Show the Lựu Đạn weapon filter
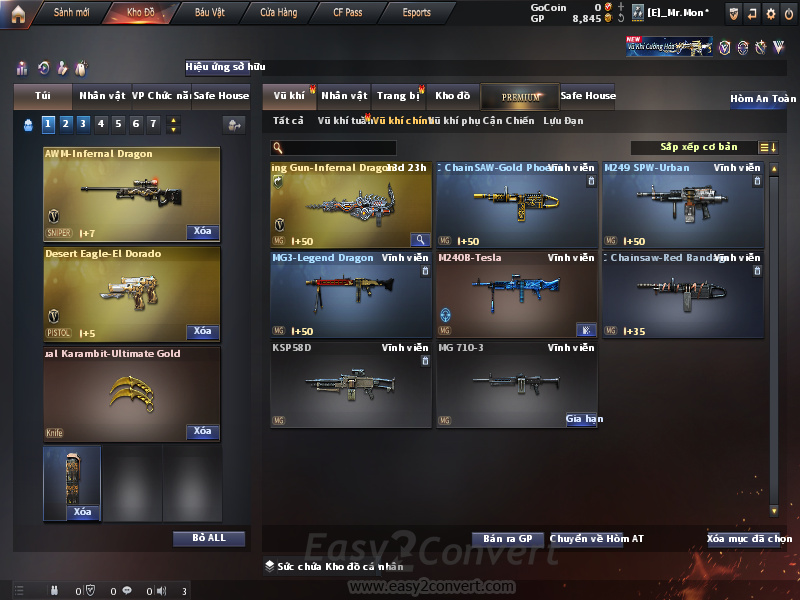The height and width of the screenshot is (600, 800). pyautogui.click(x=563, y=121)
